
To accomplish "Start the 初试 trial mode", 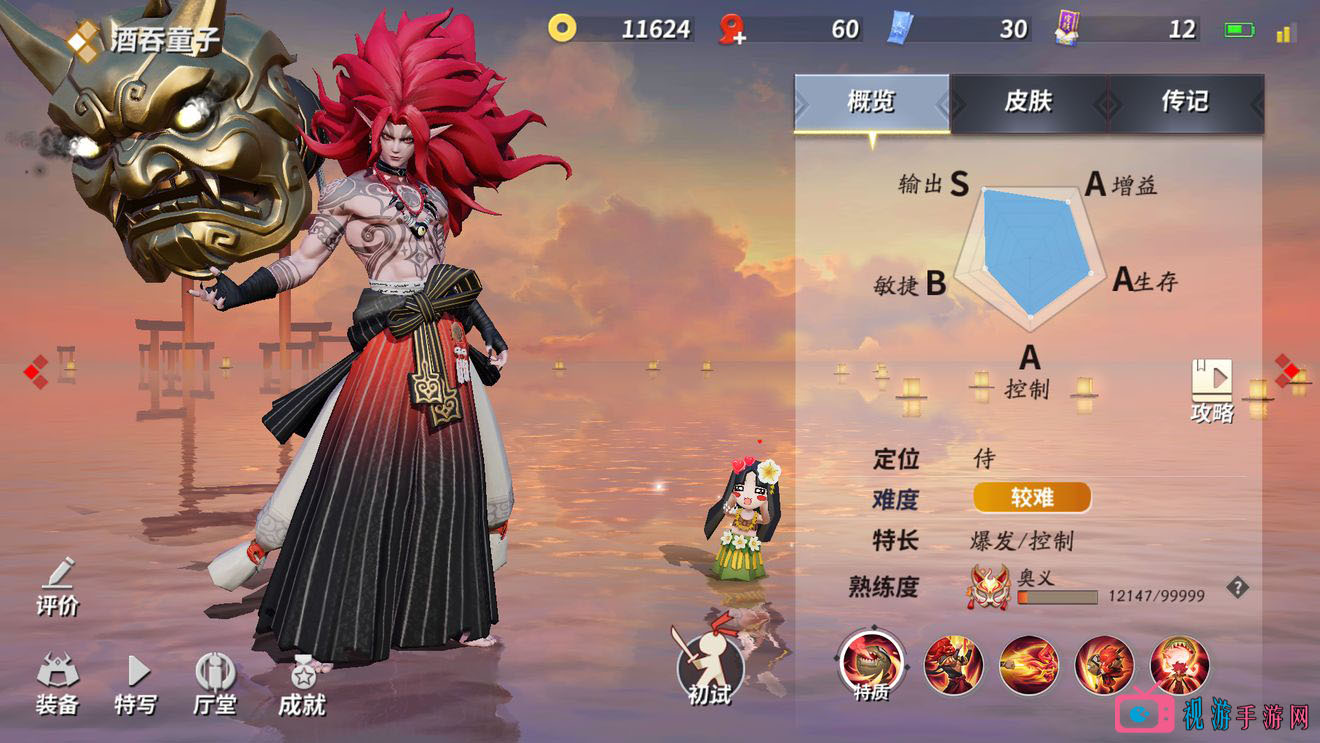I will [x=710, y=665].
